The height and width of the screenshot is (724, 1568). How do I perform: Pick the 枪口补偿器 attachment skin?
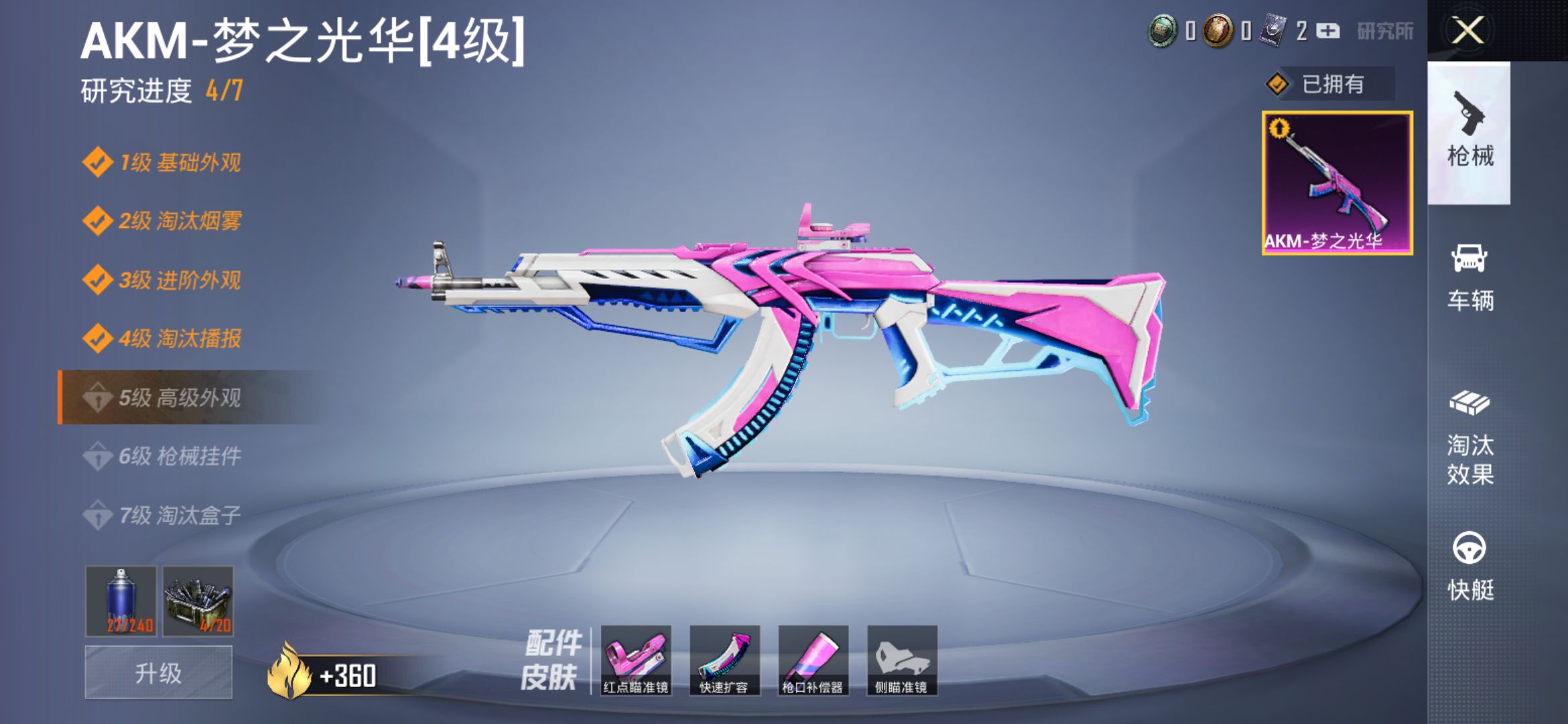point(813,660)
